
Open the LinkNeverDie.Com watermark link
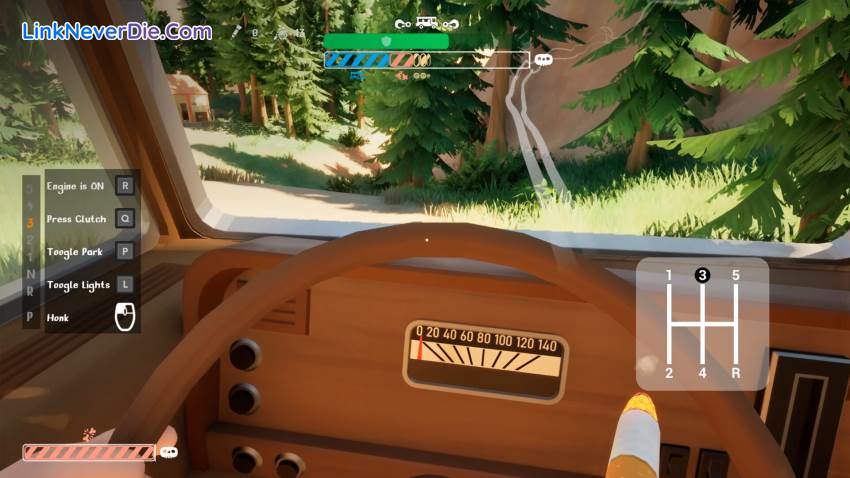pyautogui.click(x=117, y=31)
